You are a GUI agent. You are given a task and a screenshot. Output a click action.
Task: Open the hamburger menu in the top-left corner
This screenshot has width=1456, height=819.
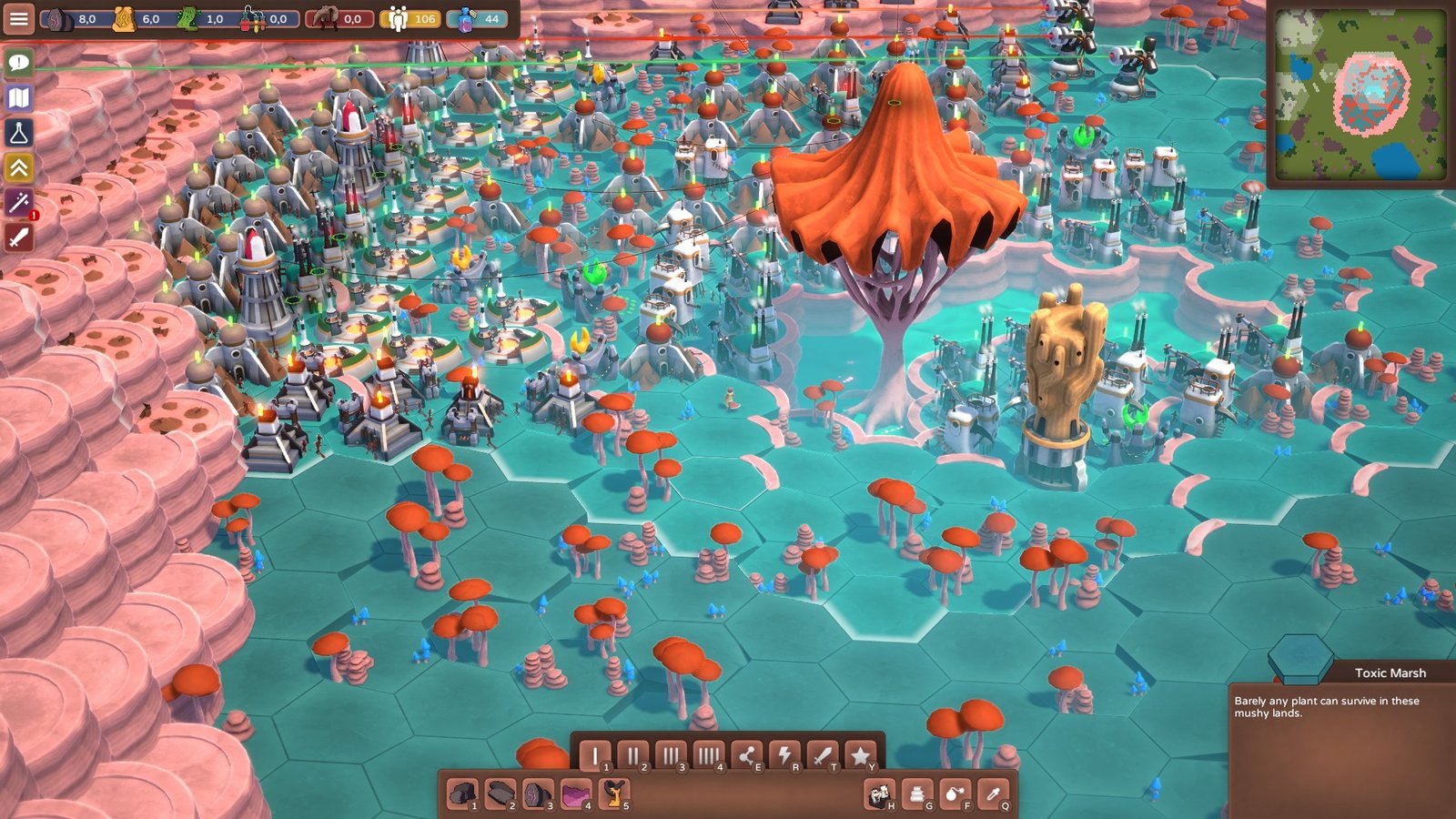[20, 16]
